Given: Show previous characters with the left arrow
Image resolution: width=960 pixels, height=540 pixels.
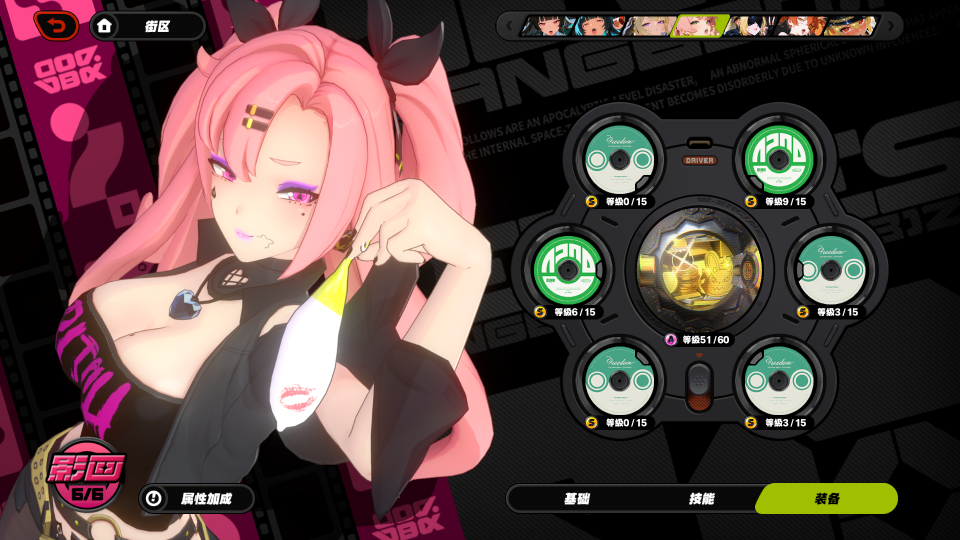Looking at the screenshot, I should [x=509, y=25].
